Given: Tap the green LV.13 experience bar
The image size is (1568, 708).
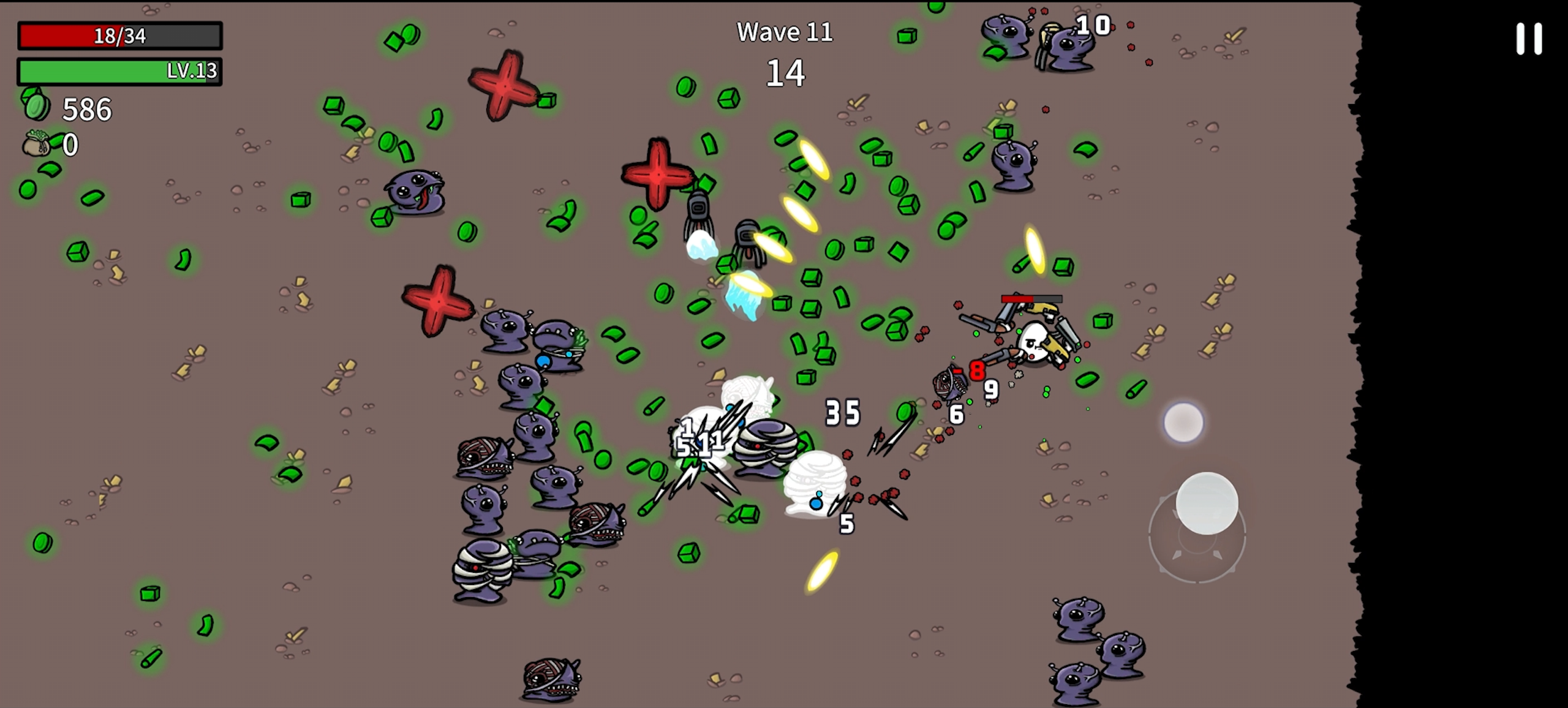Looking at the screenshot, I should coord(120,72).
